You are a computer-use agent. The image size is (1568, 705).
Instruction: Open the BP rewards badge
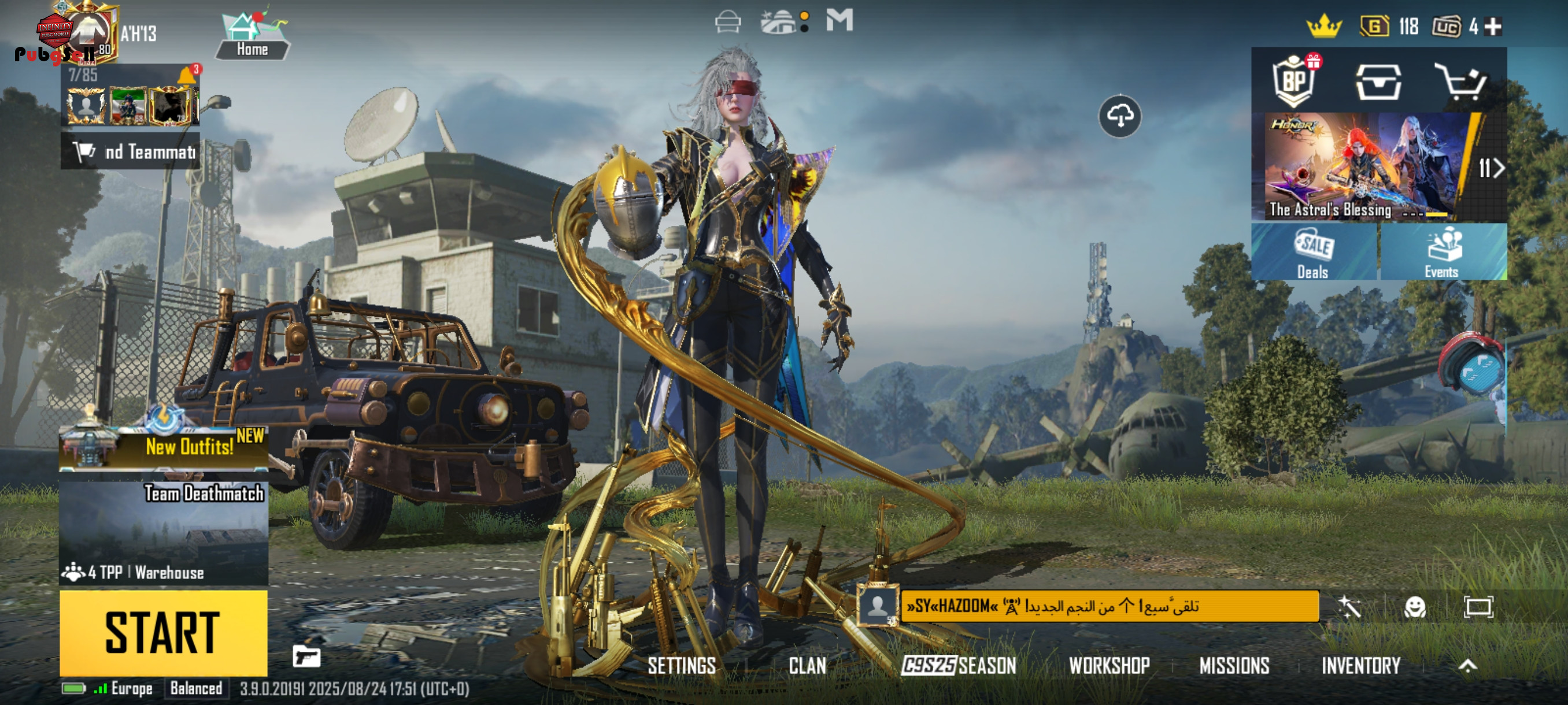click(1295, 81)
